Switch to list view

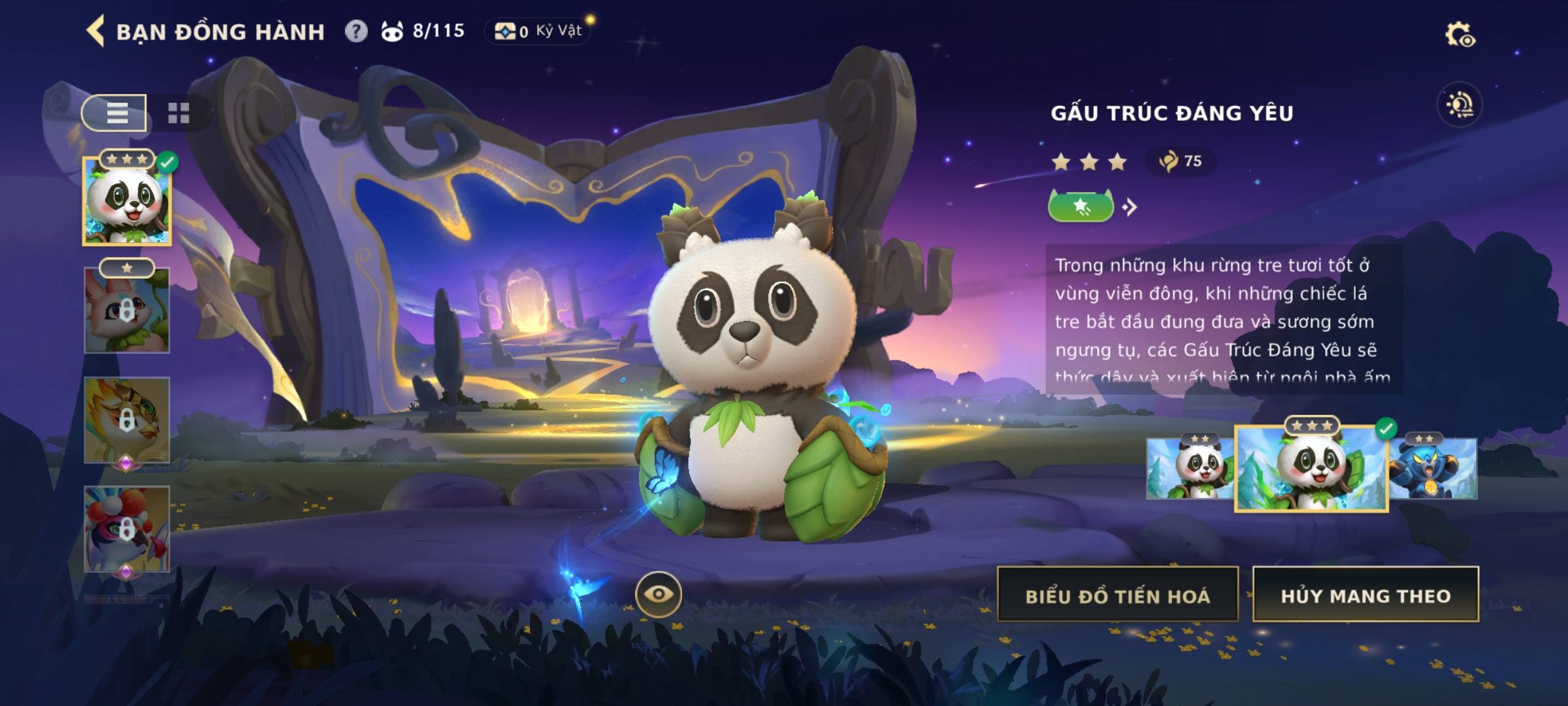(x=116, y=113)
